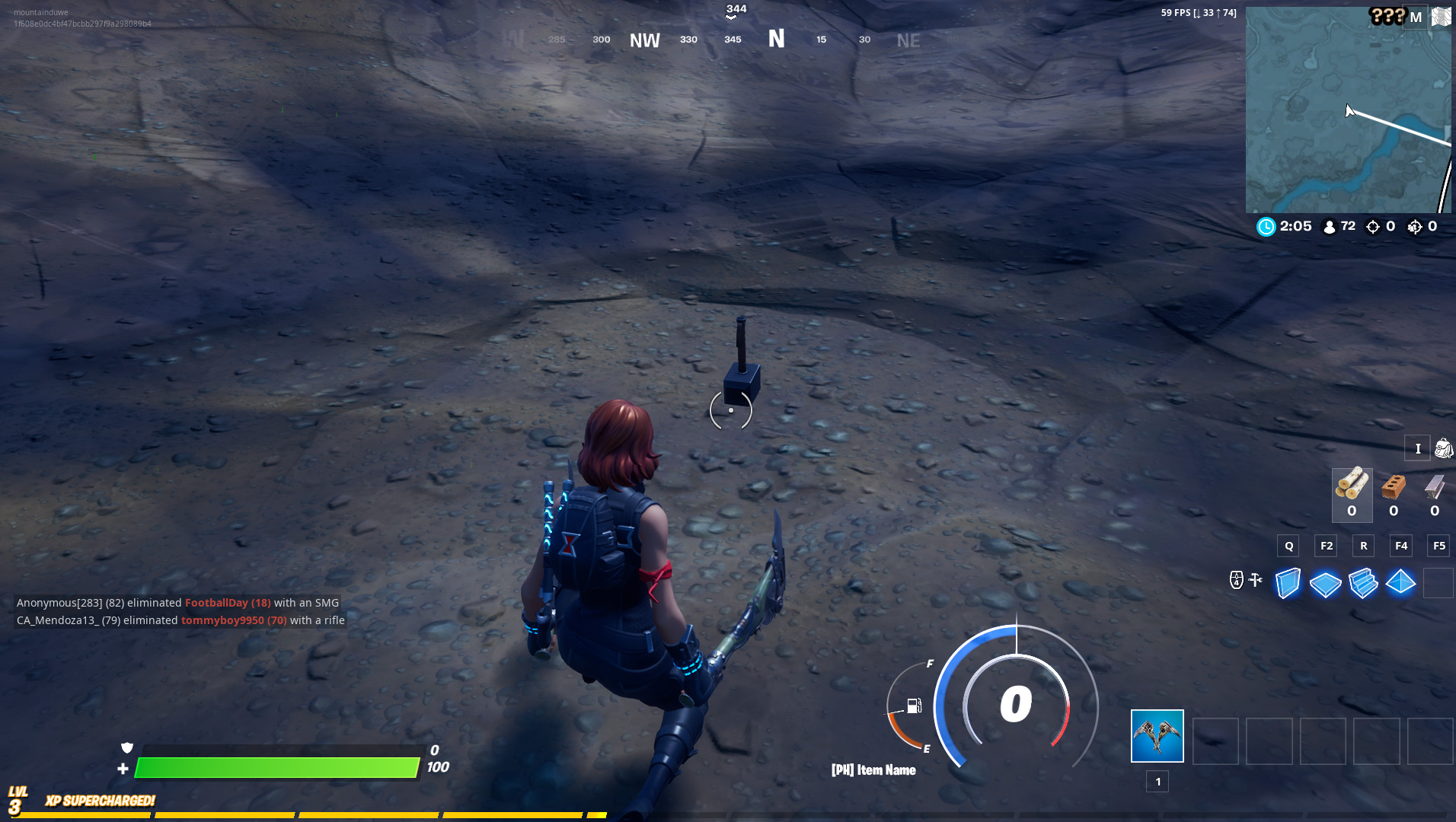Click the FootballDay name in the kill feed

[x=219, y=602]
